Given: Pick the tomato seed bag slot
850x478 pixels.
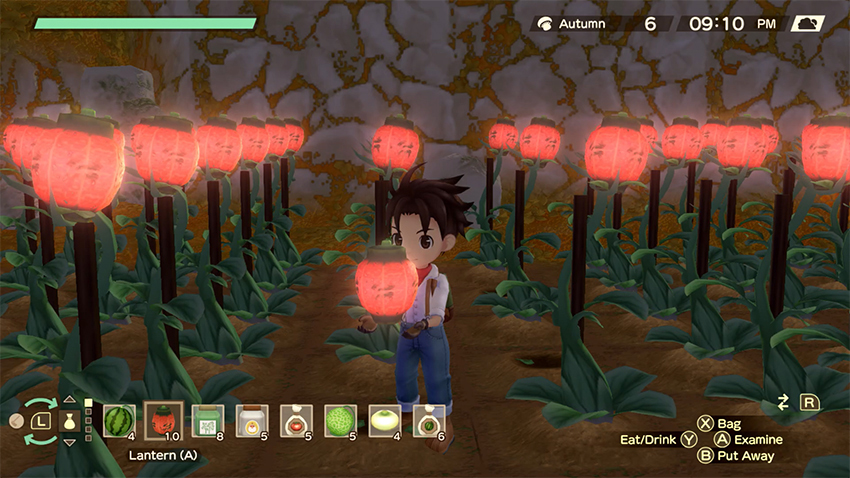Looking at the screenshot, I should point(296,421).
